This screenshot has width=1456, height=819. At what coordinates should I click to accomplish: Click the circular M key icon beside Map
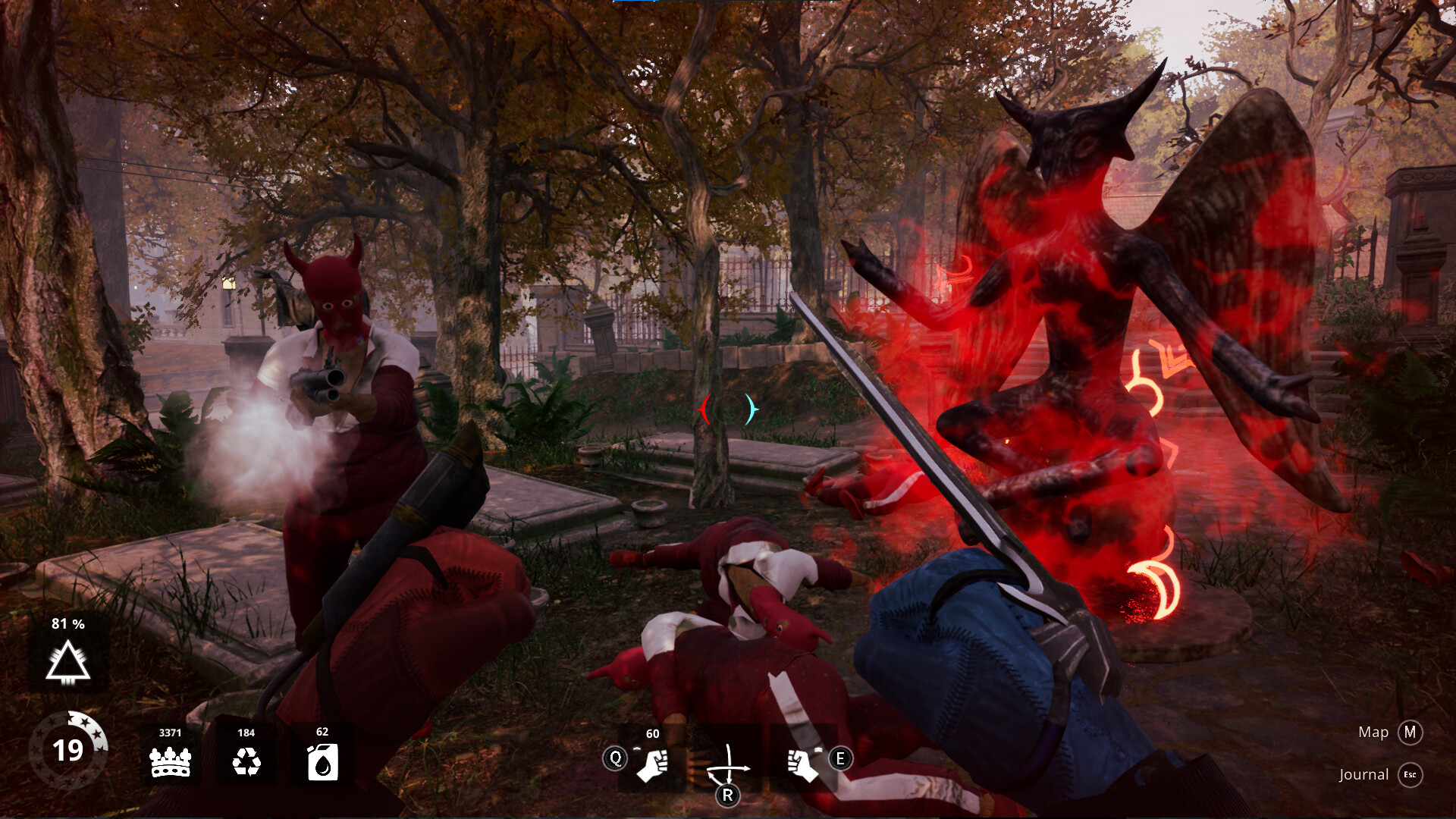coord(1410,733)
